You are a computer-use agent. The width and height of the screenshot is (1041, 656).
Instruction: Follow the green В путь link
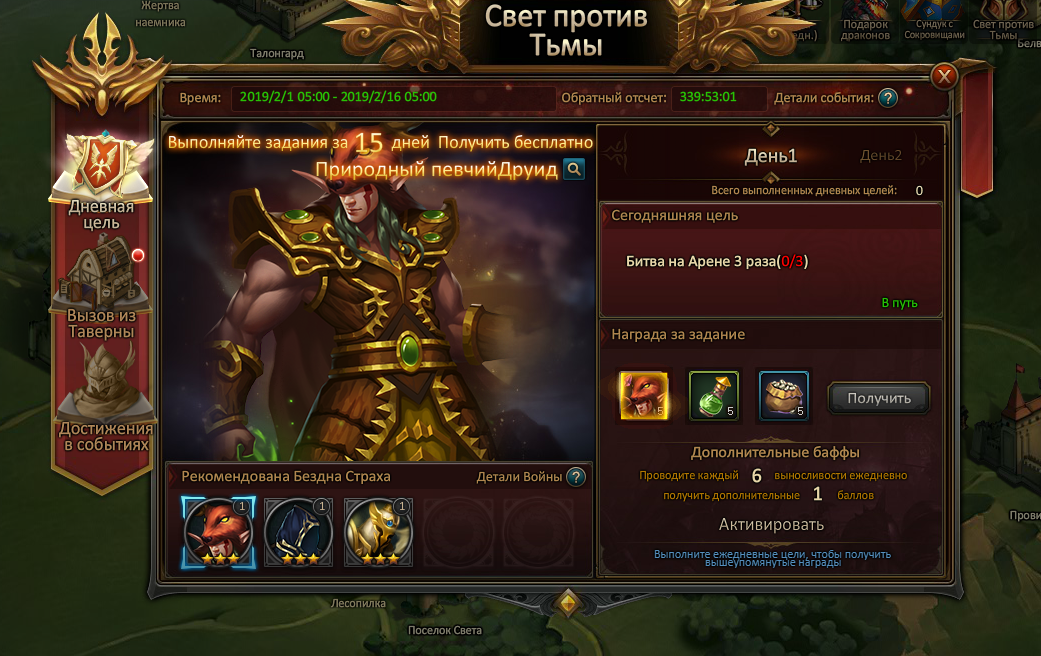click(x=899, y=303)
